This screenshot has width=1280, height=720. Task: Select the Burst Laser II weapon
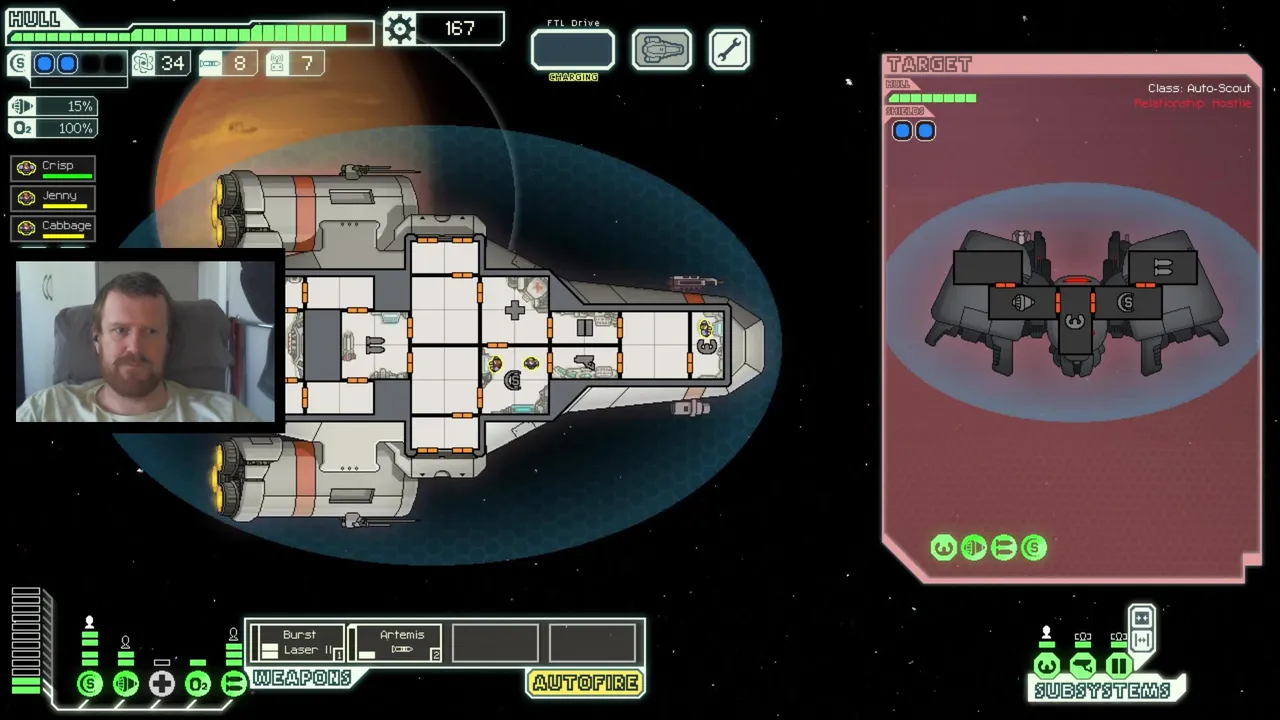pyautogui.click(x=298, y=643)
